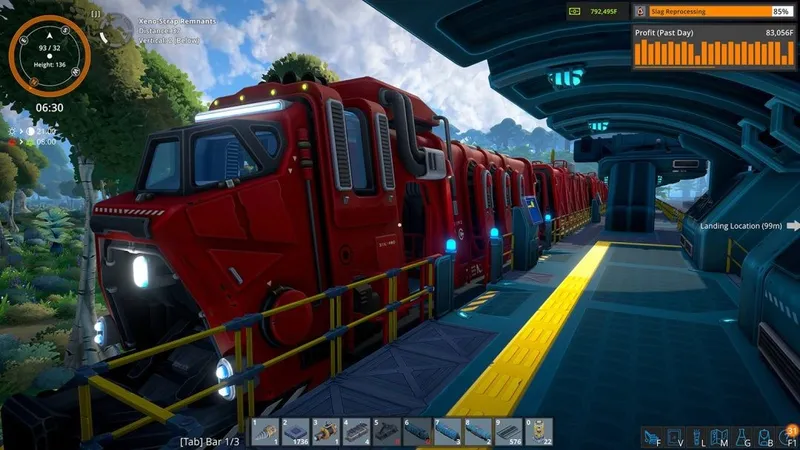
Task: Select the drill item in hotbar slot 1
Action: tap(265, 432)
